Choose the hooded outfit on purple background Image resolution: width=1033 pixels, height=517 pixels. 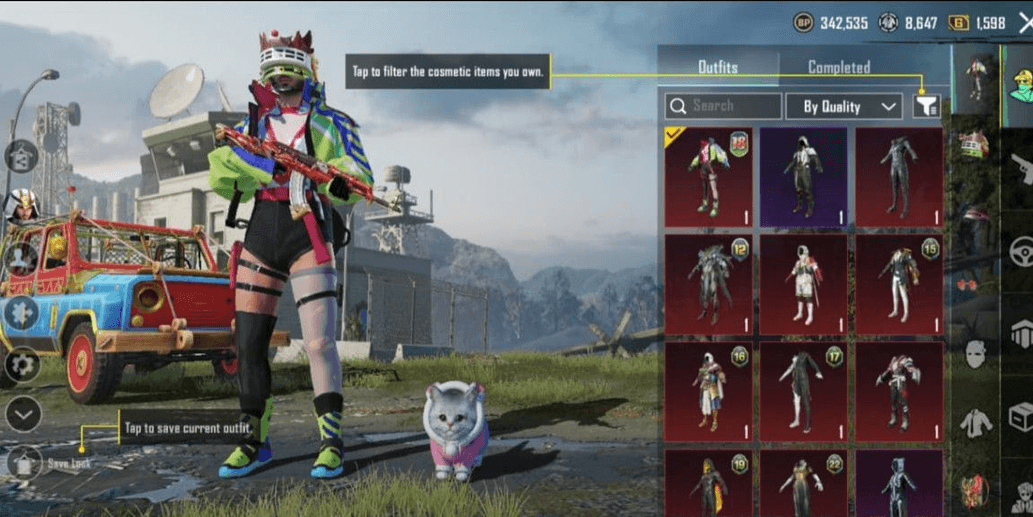[x=803, y=175]
